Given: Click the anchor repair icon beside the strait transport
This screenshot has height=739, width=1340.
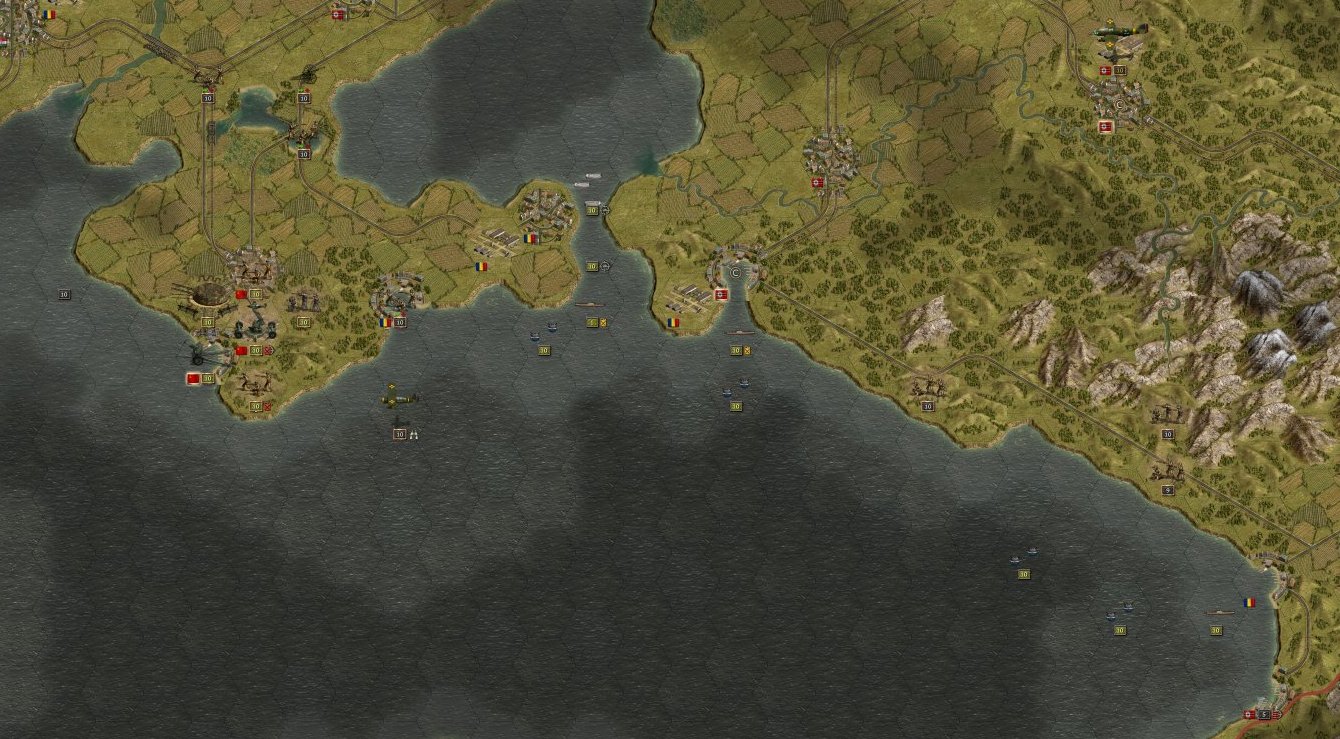Looking at the screenshot, I should coord(605,211).
